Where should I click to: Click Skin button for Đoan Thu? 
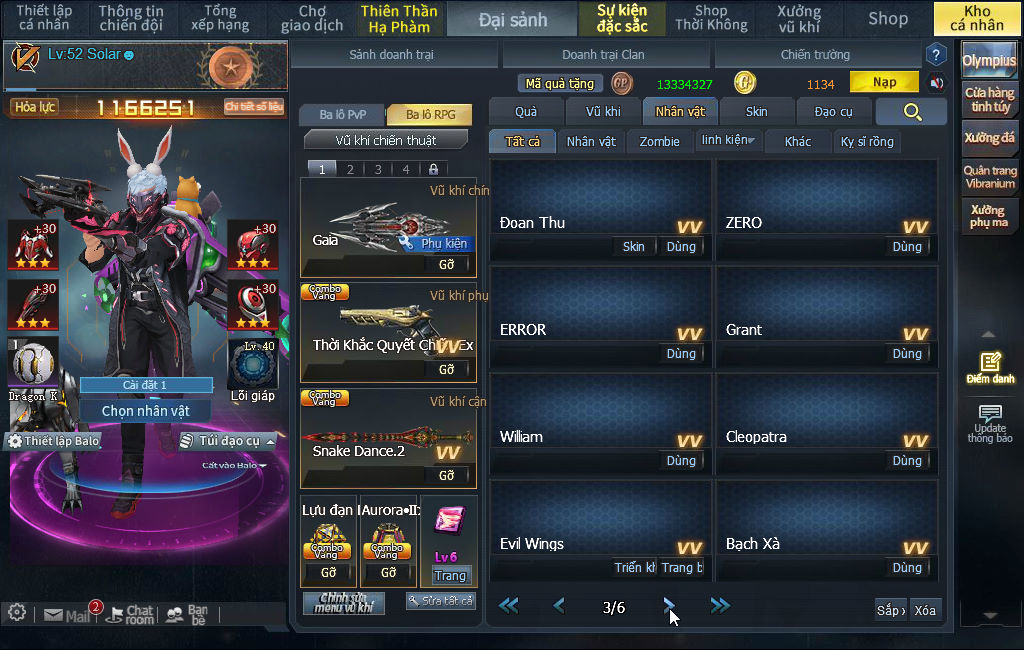click(634, 246)
